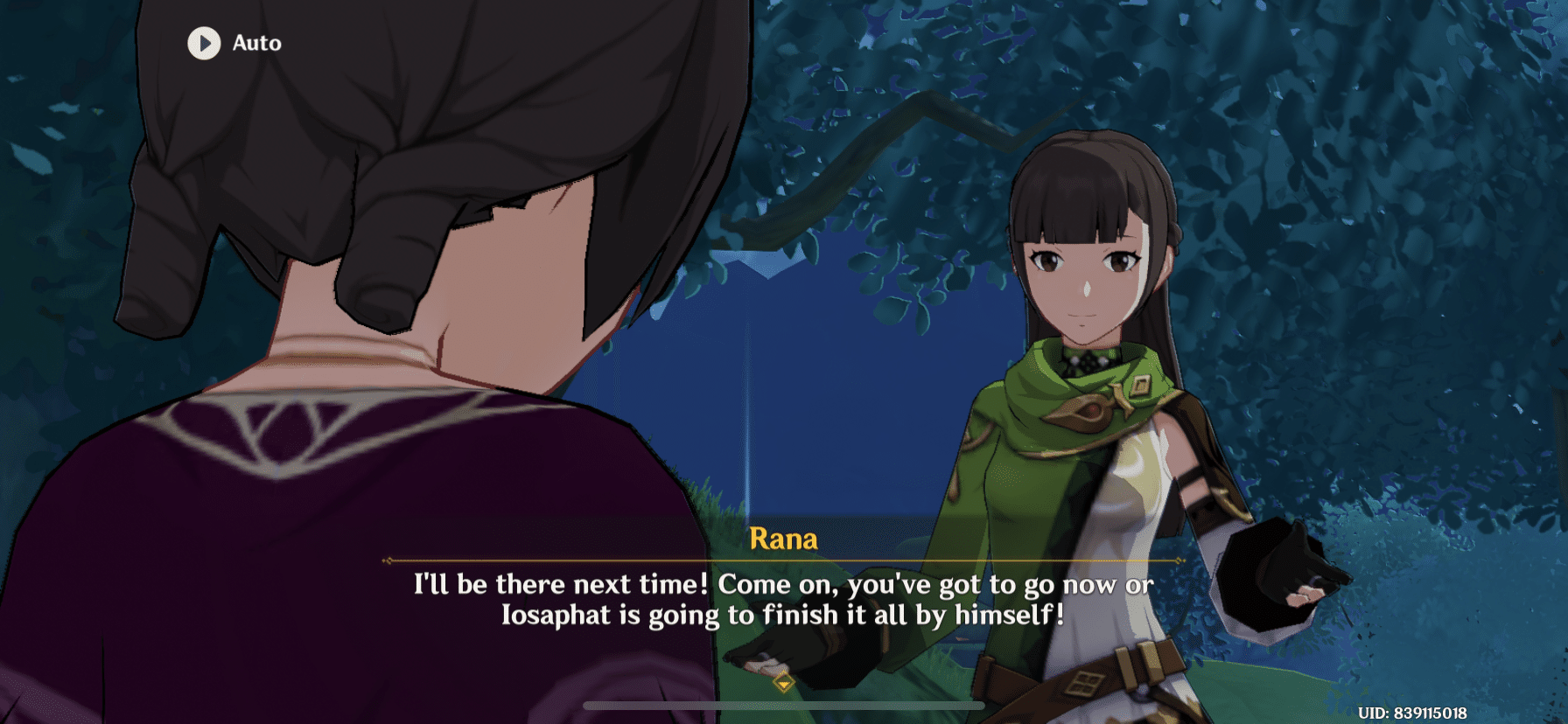
Task: Open the dialogue box to advance conversation
Action: (x=783, y=599)
